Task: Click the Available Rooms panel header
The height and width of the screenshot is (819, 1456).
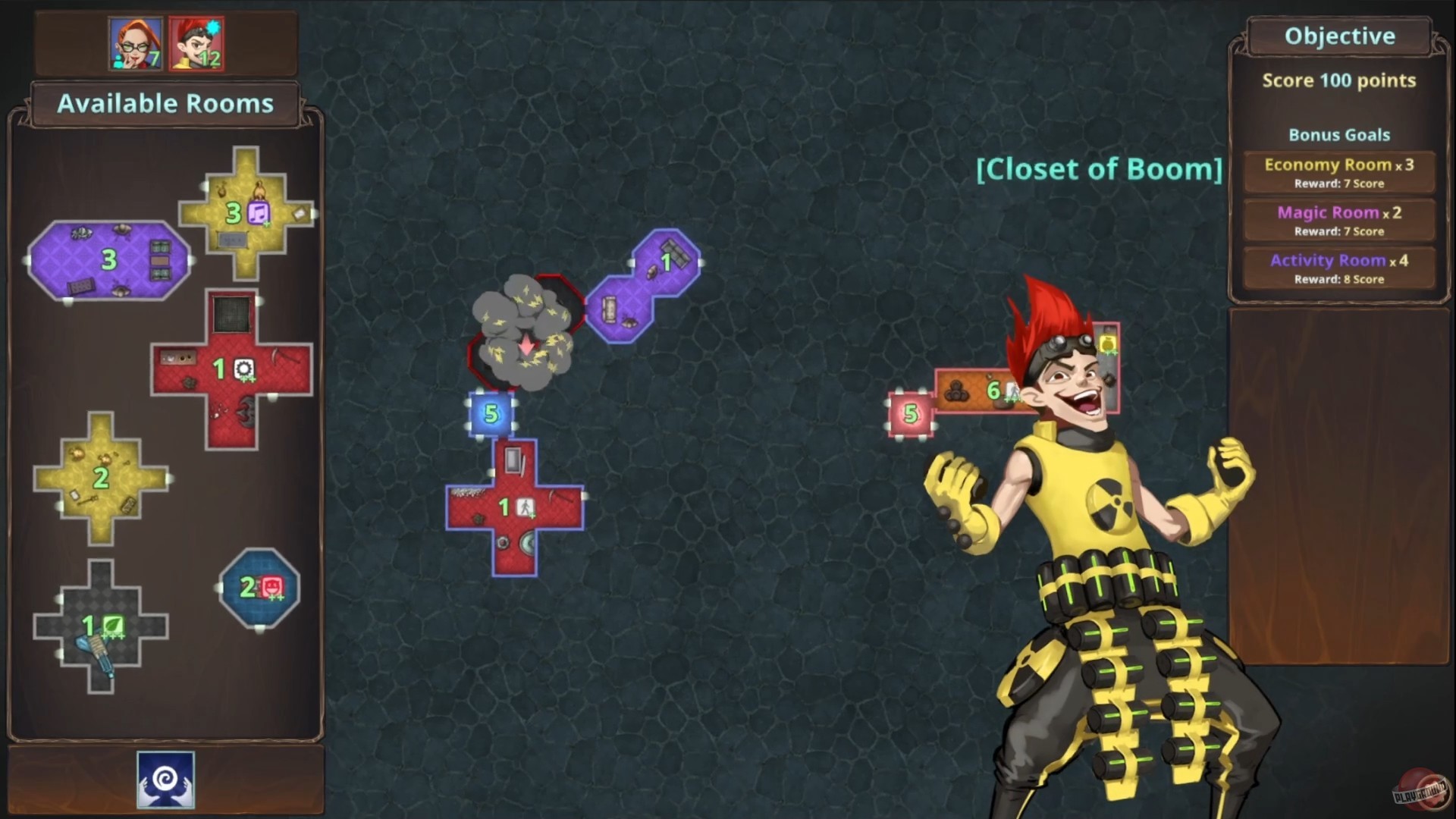Action: (166, 104)
